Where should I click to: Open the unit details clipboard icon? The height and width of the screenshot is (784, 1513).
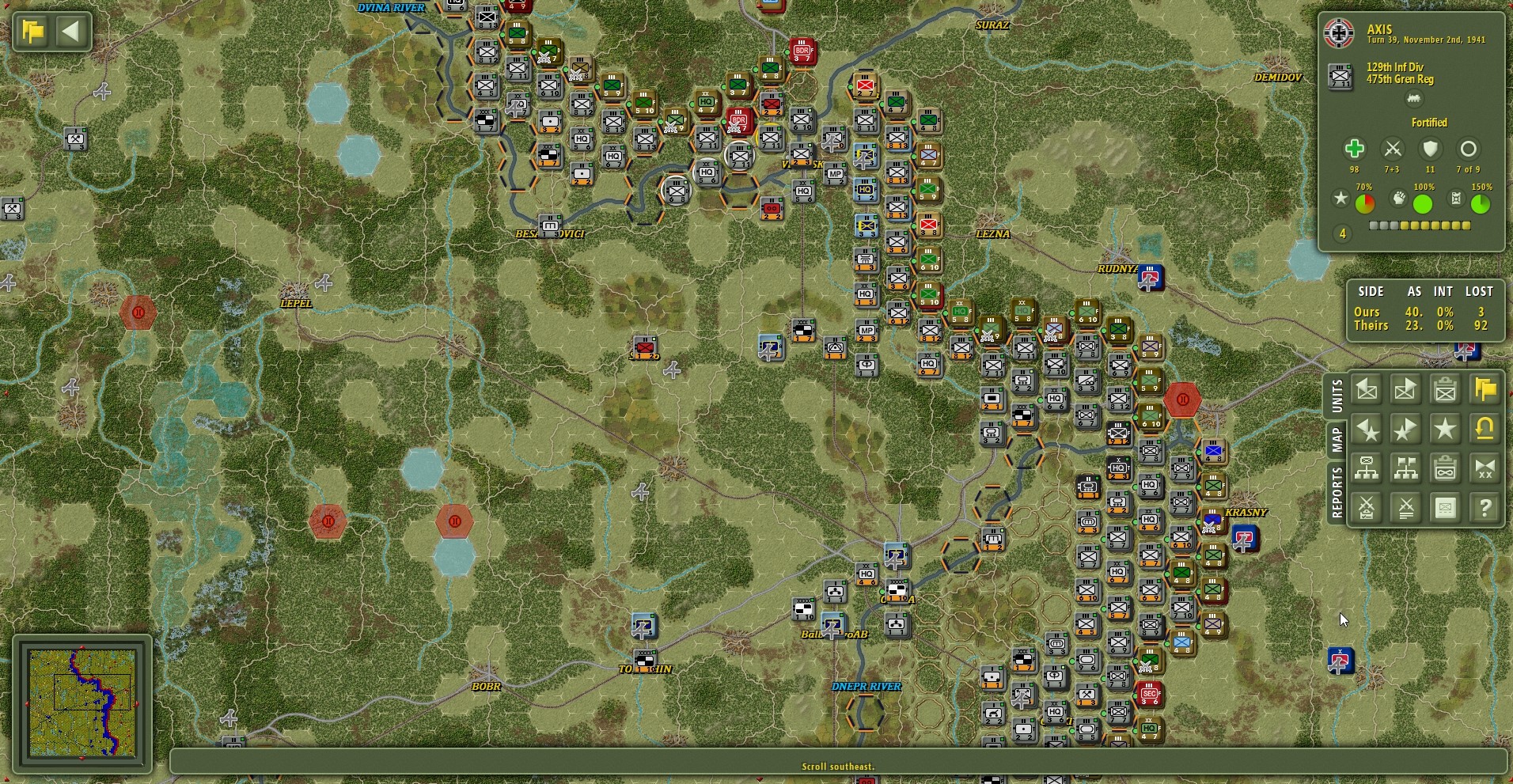[1446, 389]
